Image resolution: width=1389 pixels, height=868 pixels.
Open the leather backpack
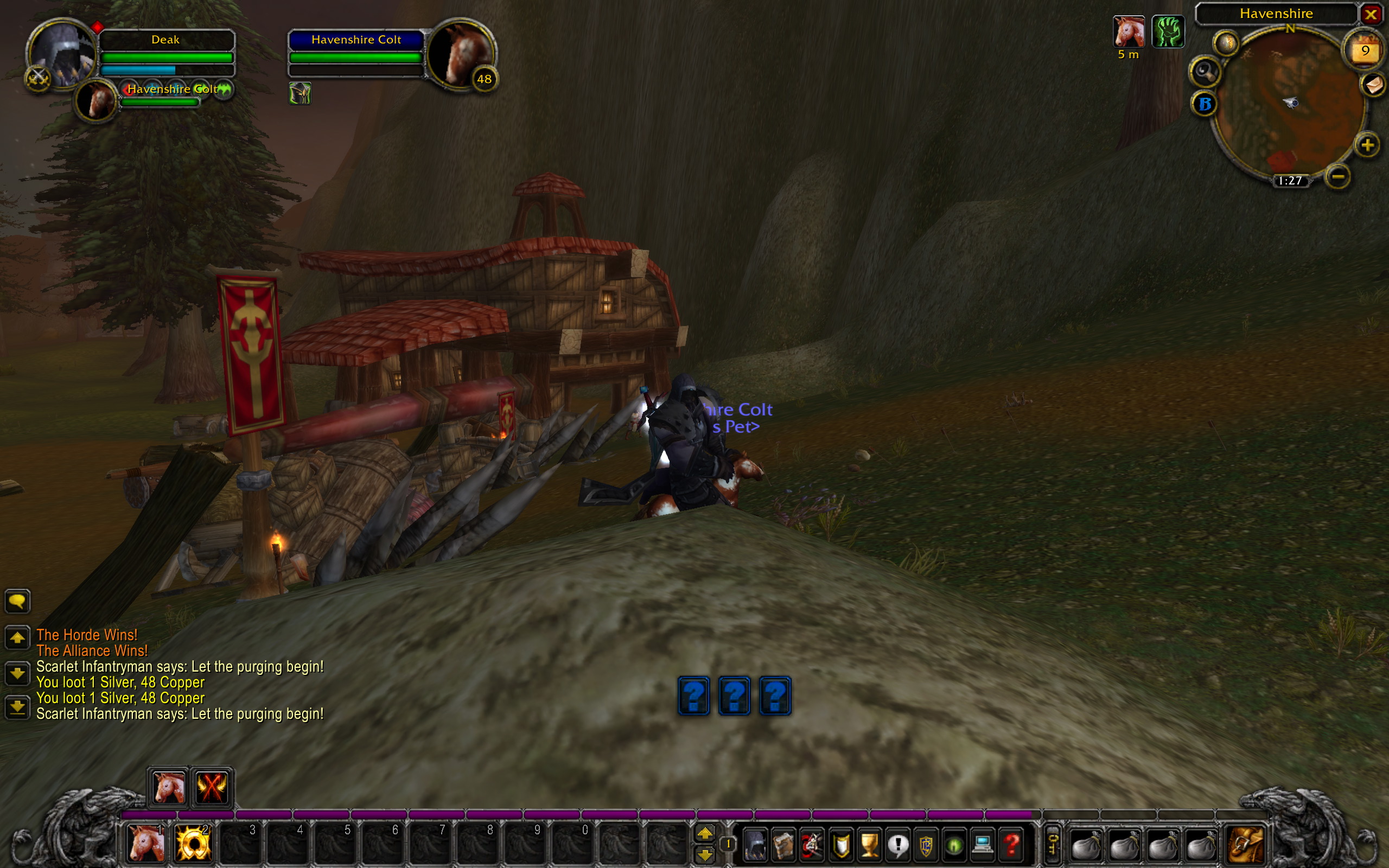[x=1246, y=845]
